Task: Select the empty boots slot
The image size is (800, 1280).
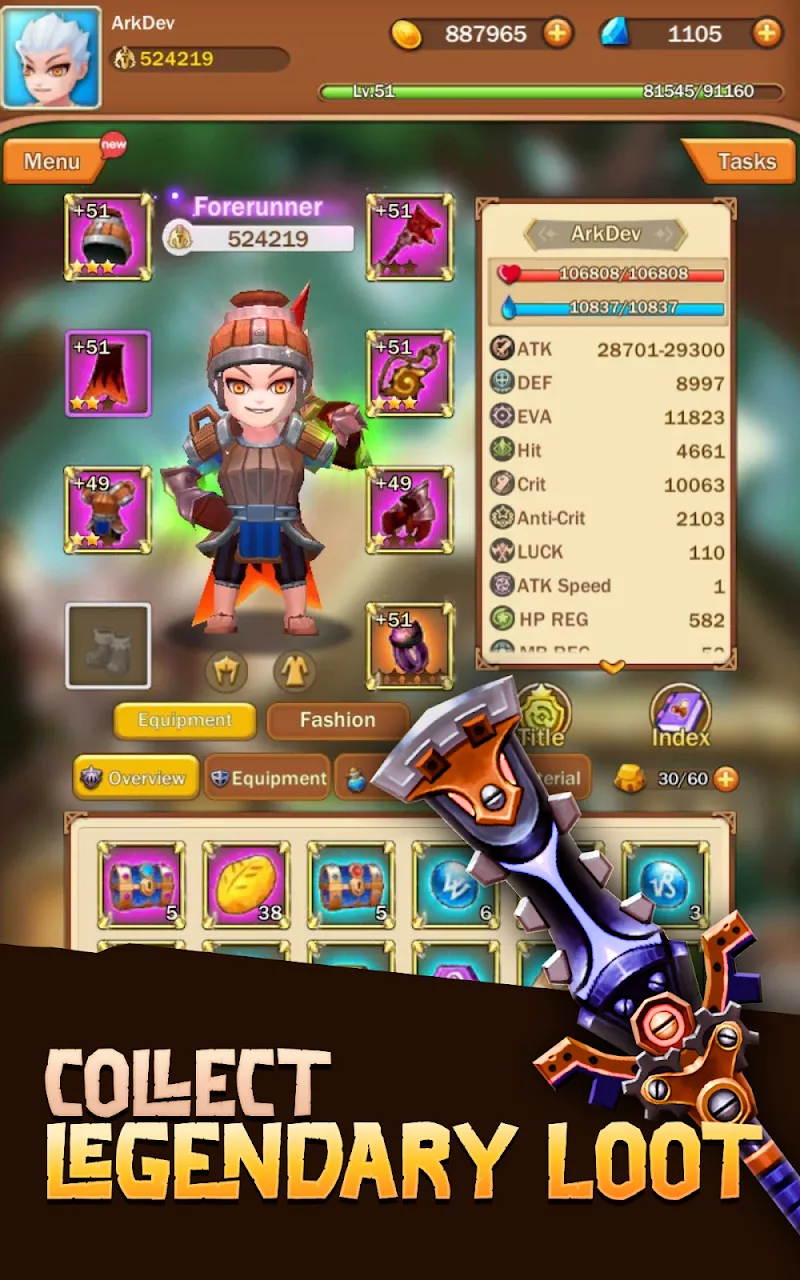Action: [x=108, y=646]
